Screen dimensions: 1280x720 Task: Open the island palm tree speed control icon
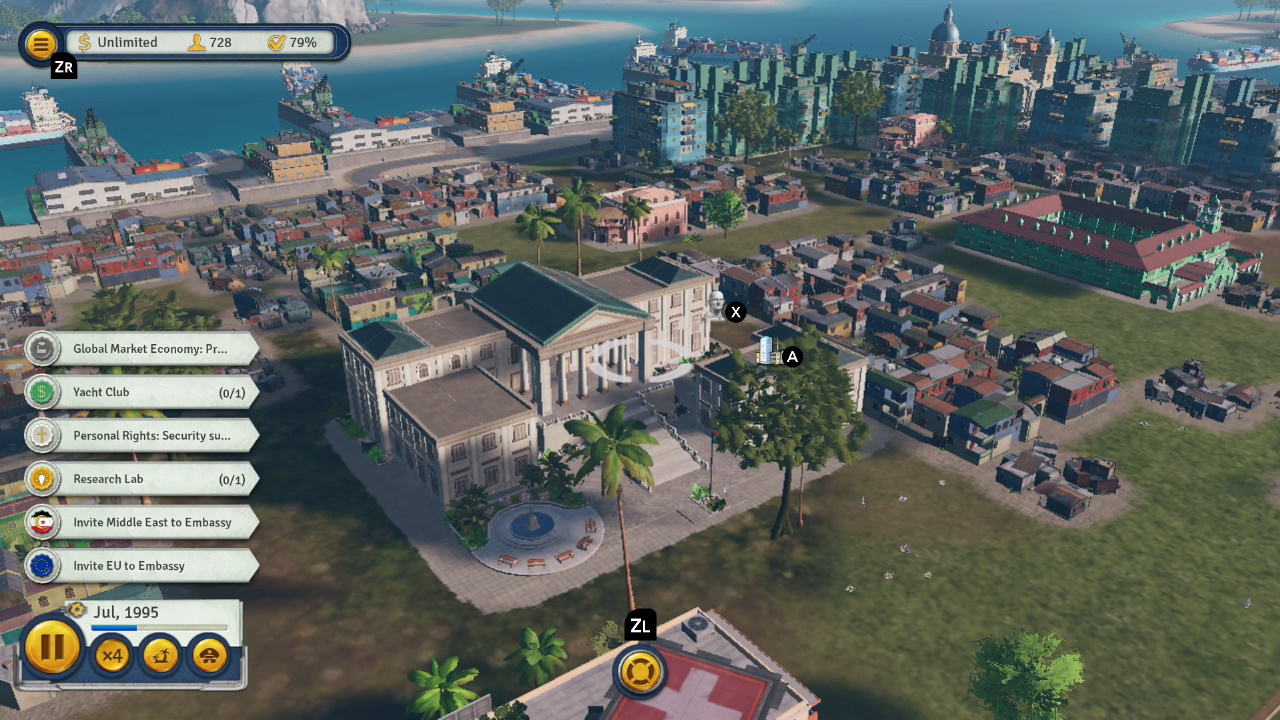point(160,656)
